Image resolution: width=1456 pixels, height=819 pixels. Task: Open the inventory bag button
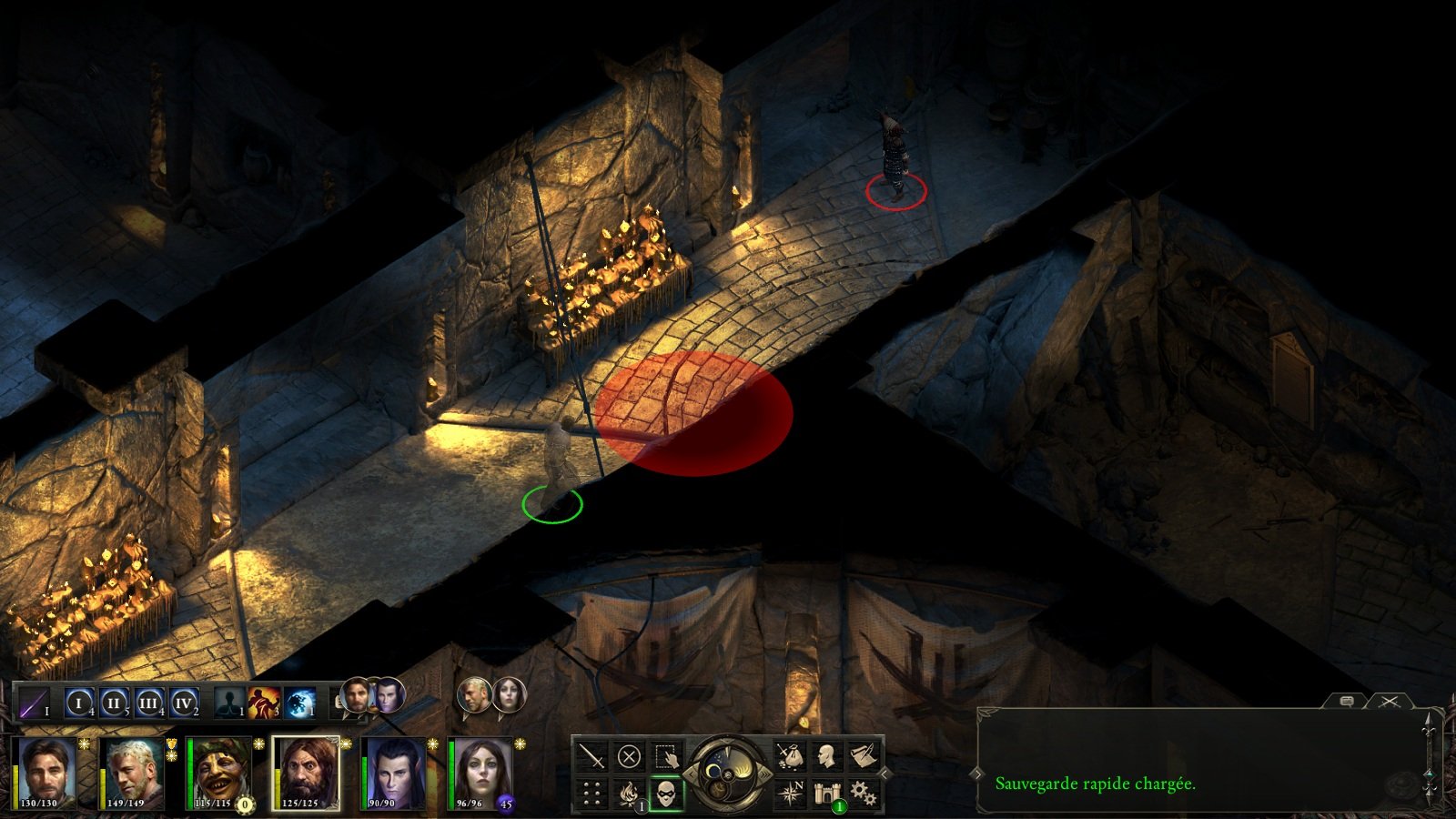[x=789, y=756]
